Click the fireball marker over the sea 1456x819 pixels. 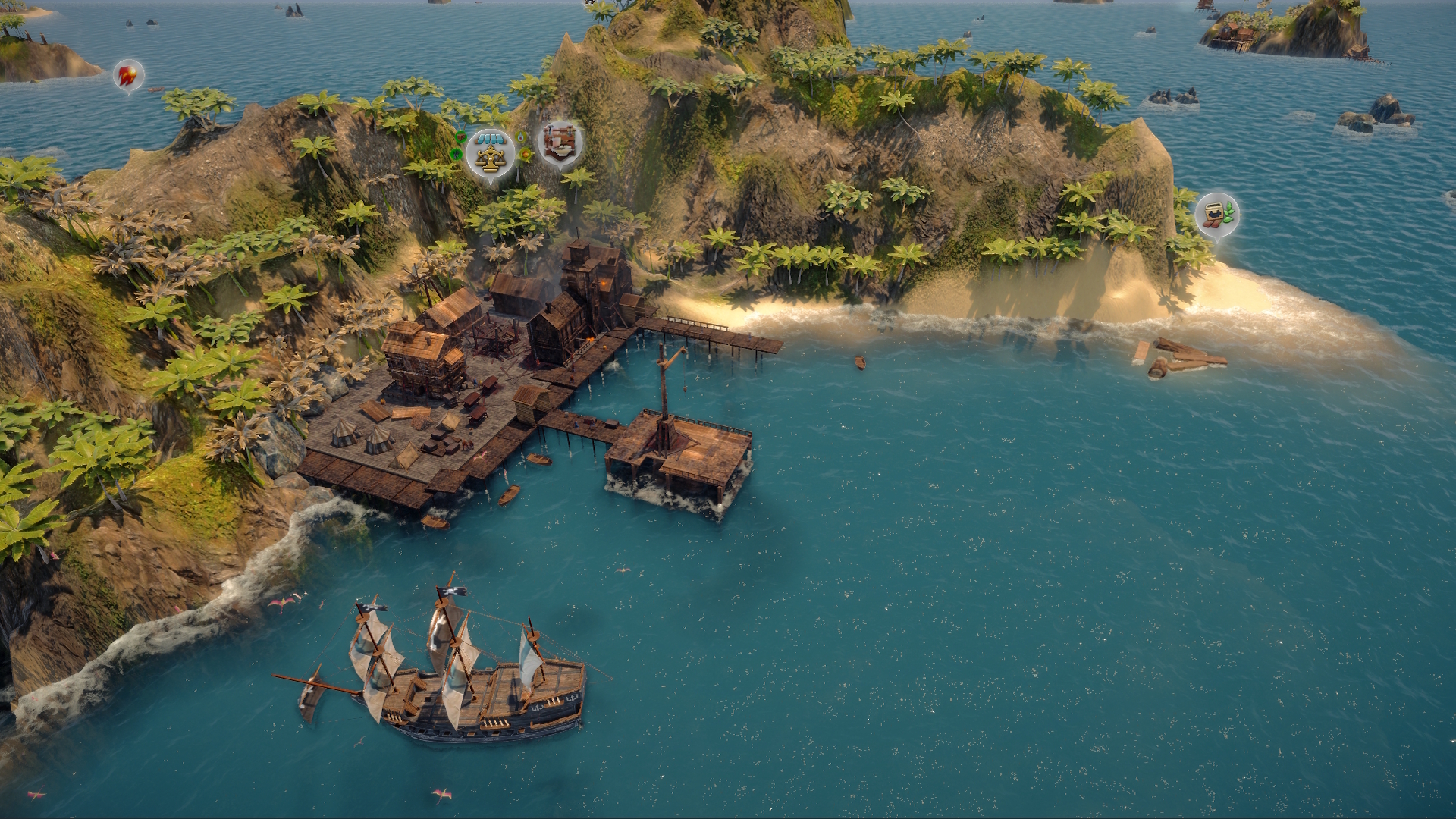pyautogui.click(x=128, y=75)
